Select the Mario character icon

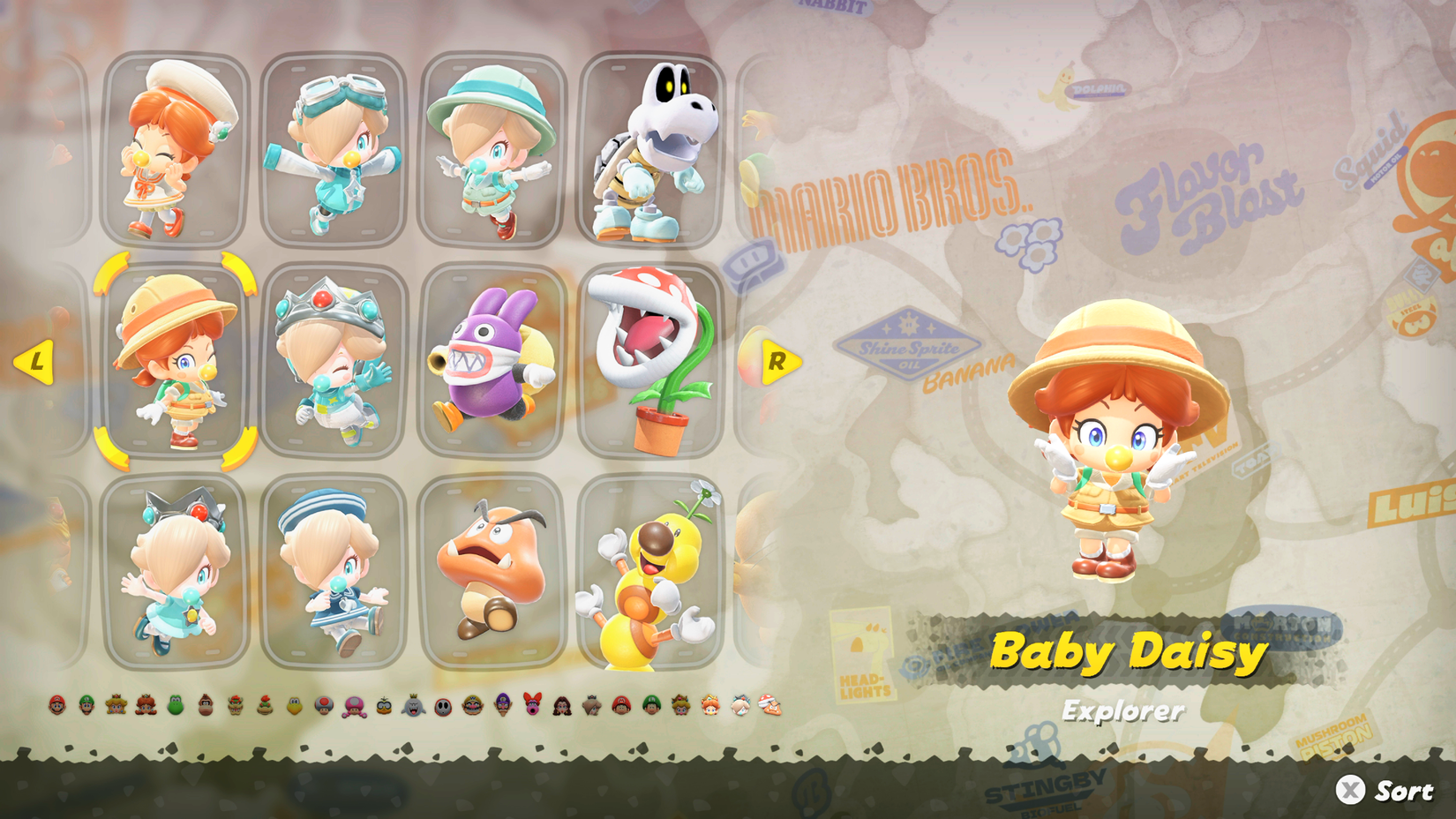[x=57, y=706]
